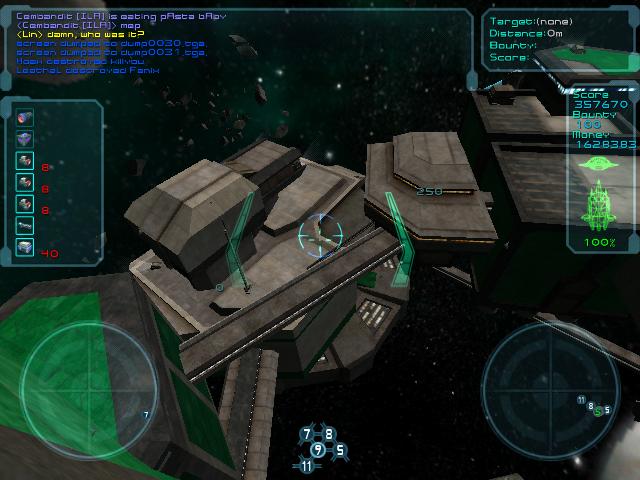Click the green saucer icon
This screenshot has height=480, width=640.
click(599, 162)
